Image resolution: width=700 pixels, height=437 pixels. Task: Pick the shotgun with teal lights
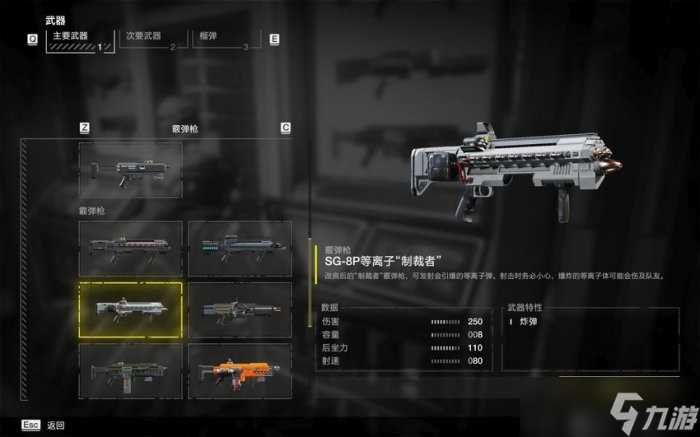[240, 248]
